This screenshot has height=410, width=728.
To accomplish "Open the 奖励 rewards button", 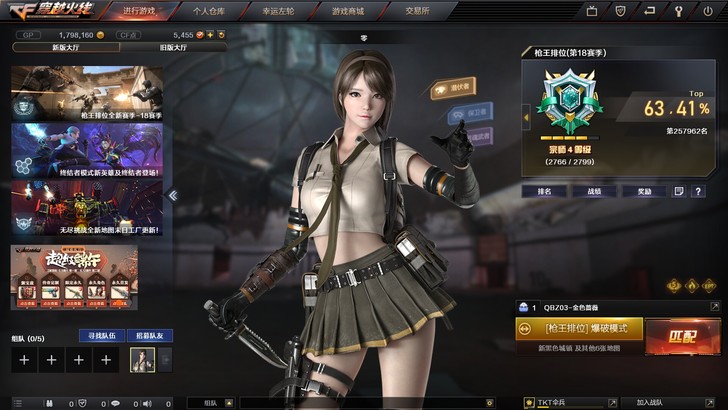I will tap(643, 190).
